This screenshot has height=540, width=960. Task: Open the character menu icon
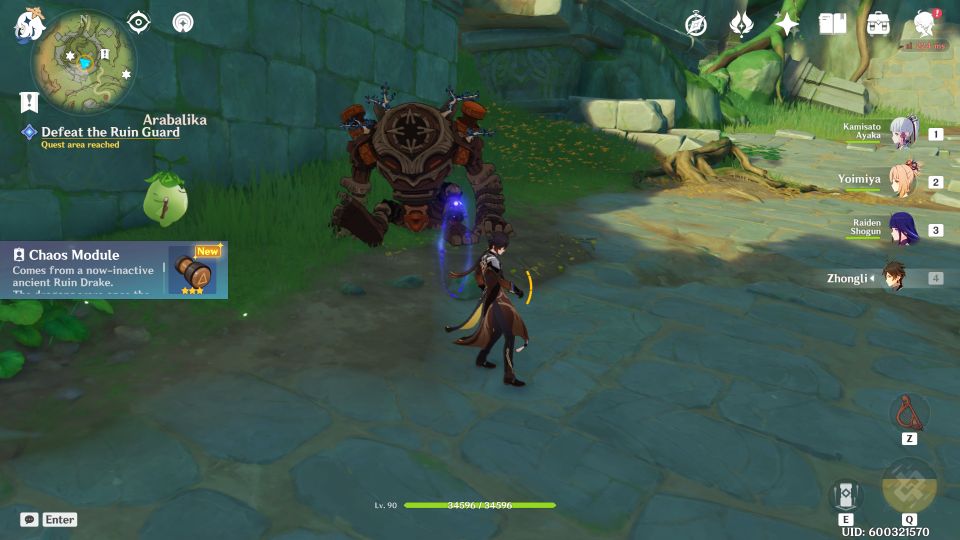tap(925, 24)
